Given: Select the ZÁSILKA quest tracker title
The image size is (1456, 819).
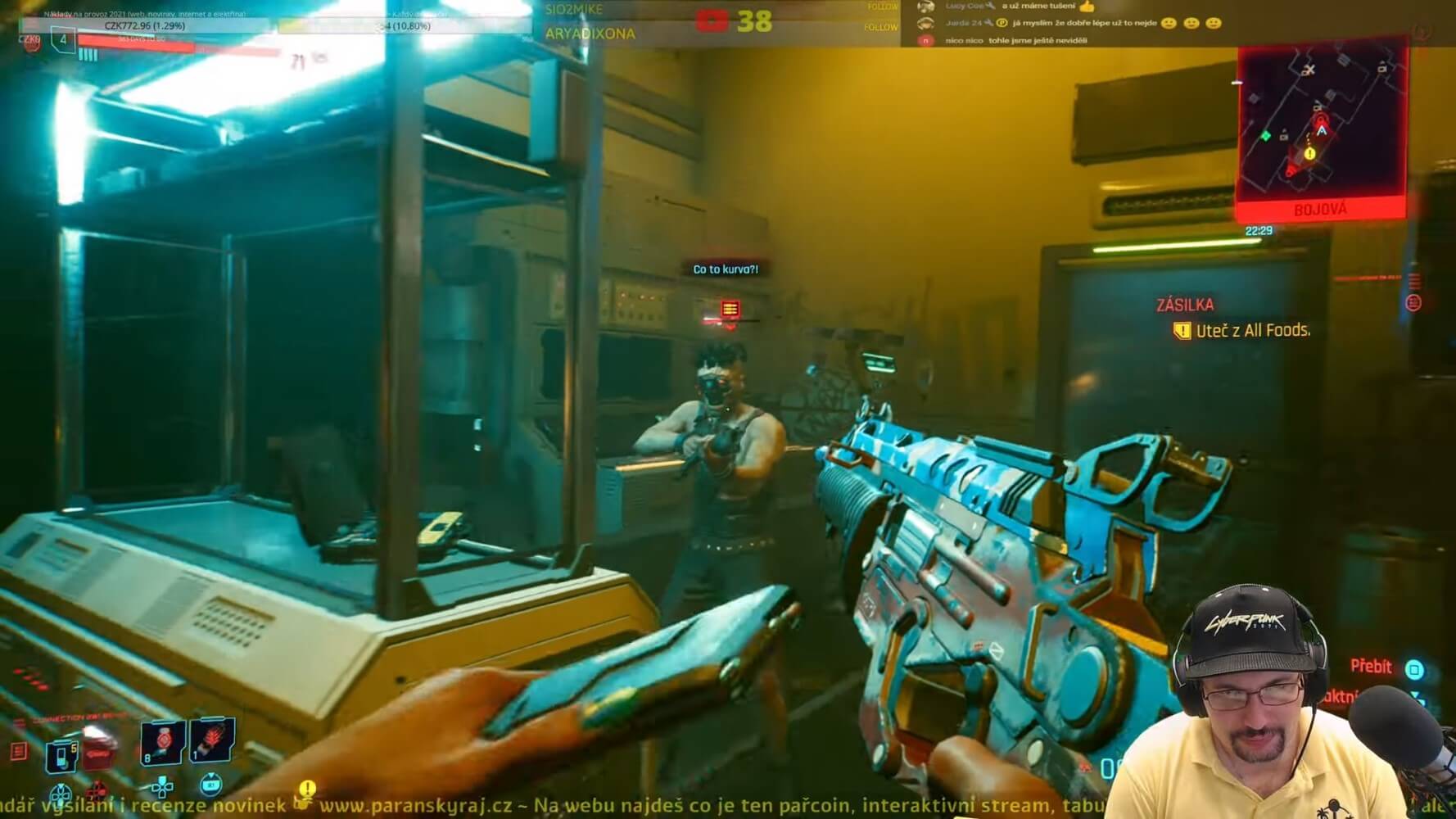Looking at the screenshot, I should click(x=1185, y=305).
